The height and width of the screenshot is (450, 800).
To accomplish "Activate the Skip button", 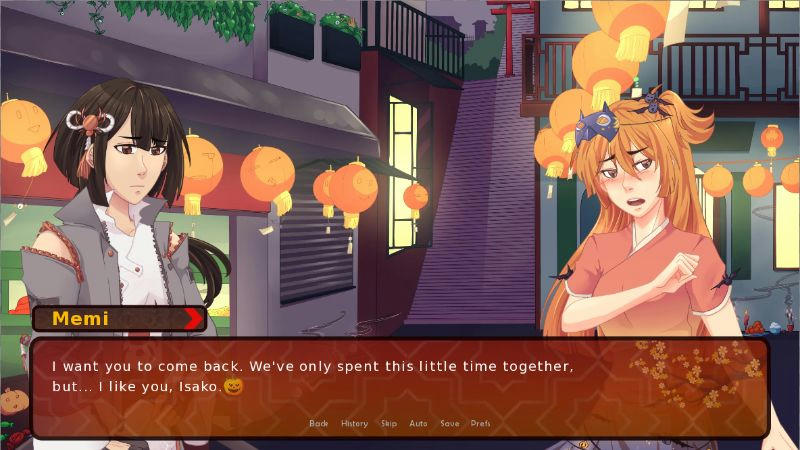I will point(388,423).
